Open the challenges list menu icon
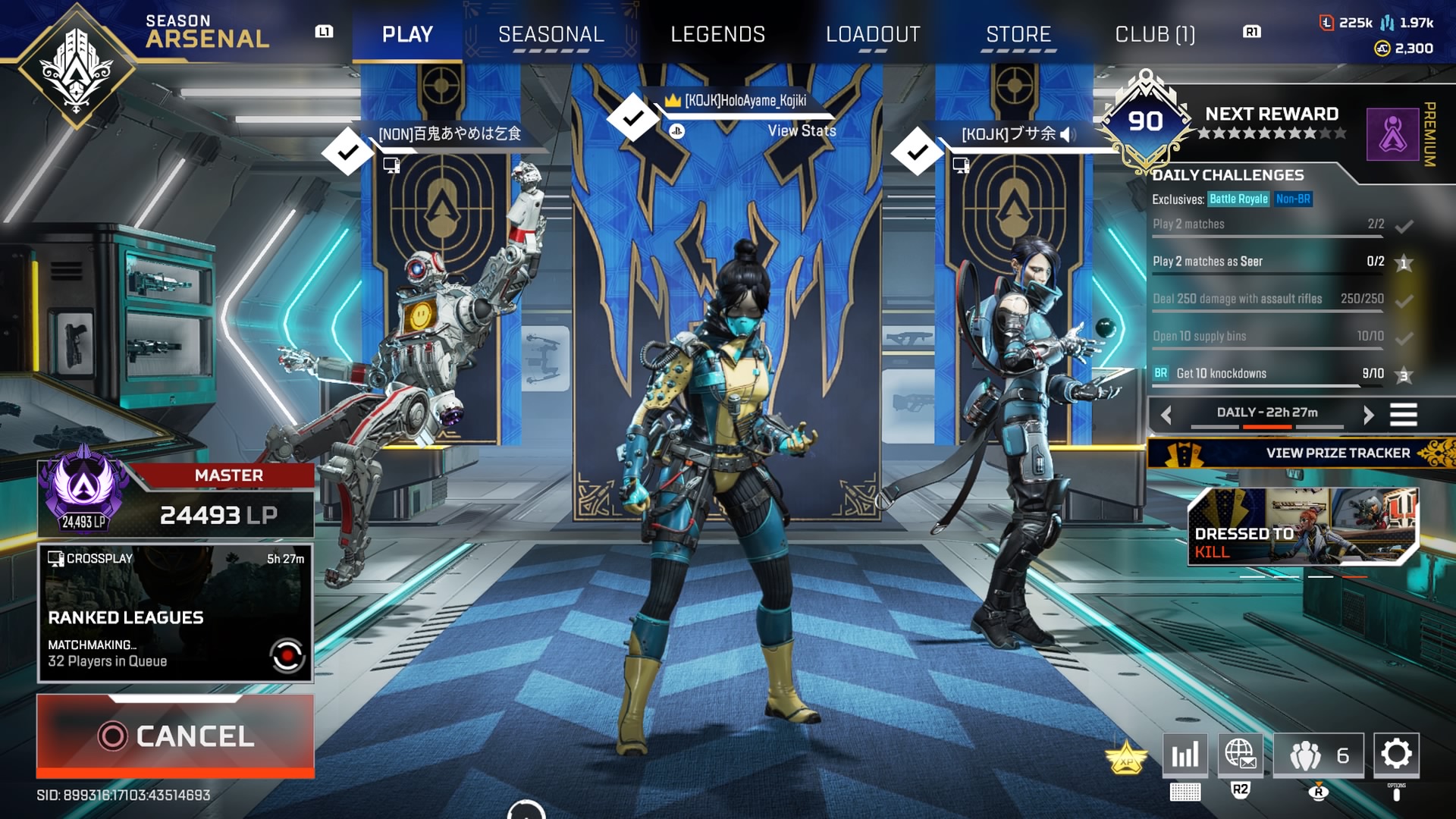The width and height of the screenshot is (1456, 819). click(1403, 414)
